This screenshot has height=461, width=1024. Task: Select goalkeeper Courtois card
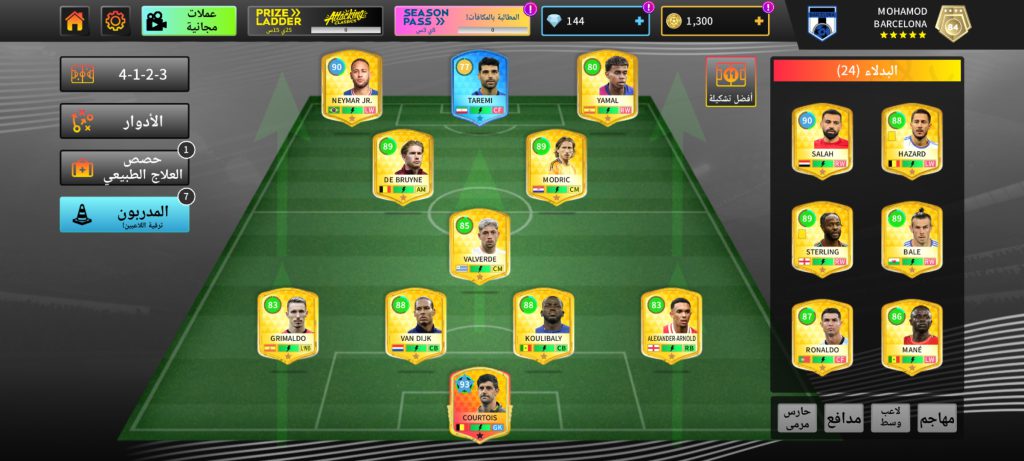(x=479, y=404)
